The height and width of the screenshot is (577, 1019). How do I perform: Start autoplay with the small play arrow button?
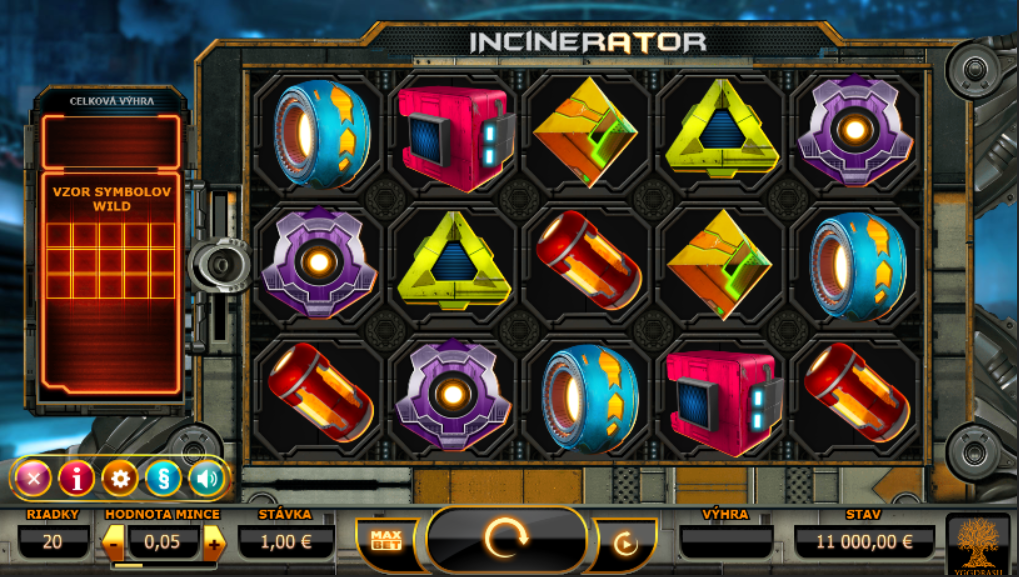click(x=625, y=544)
